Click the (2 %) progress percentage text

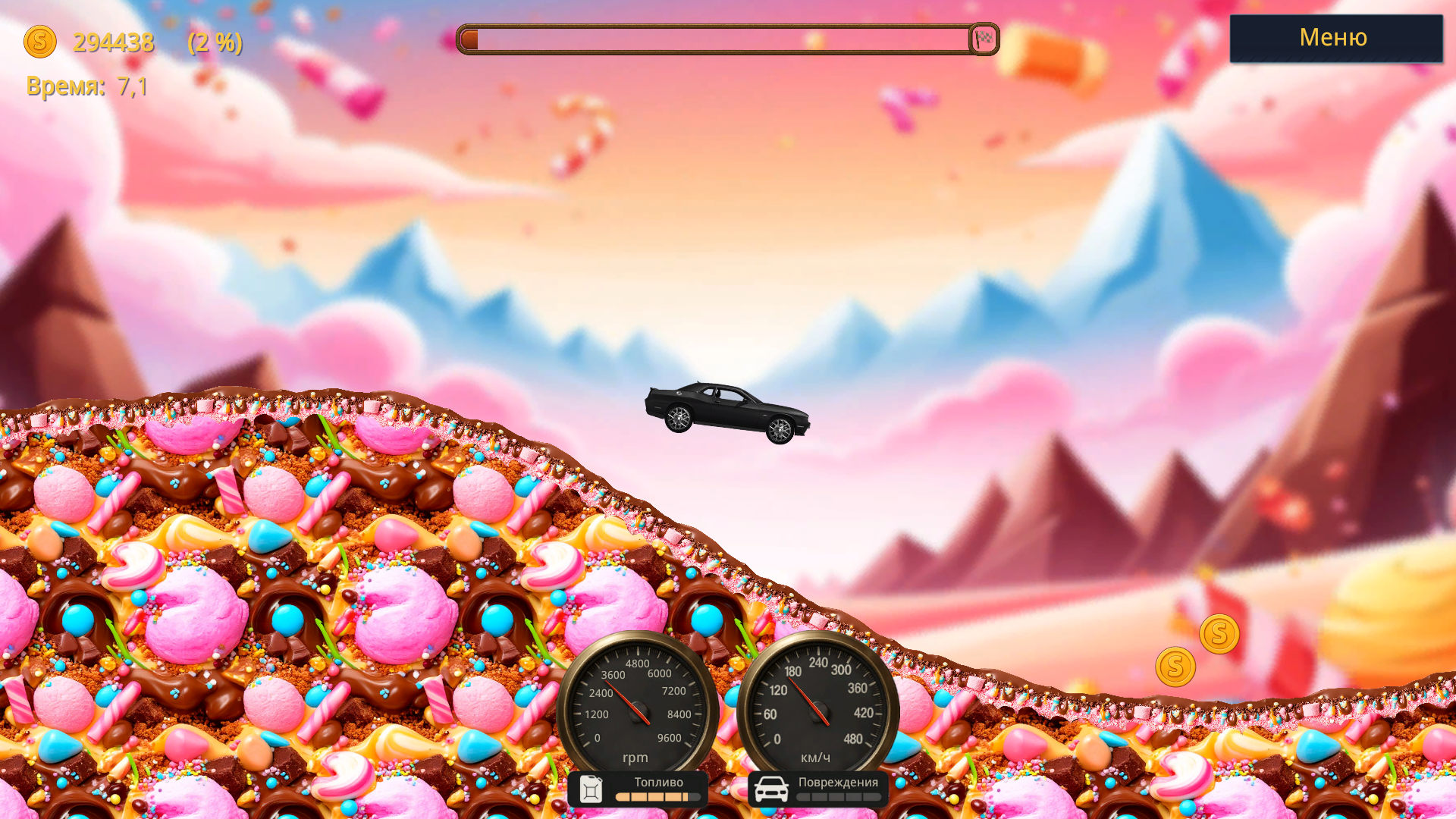pyautogui.click(x=215, y=44)
